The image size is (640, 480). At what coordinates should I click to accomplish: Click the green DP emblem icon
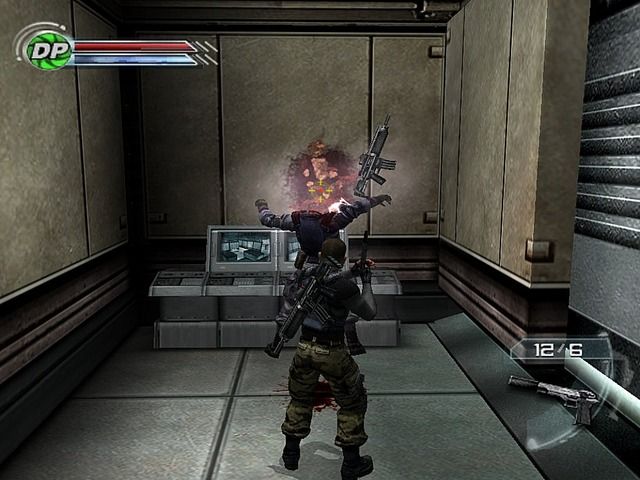pos(44,49)
